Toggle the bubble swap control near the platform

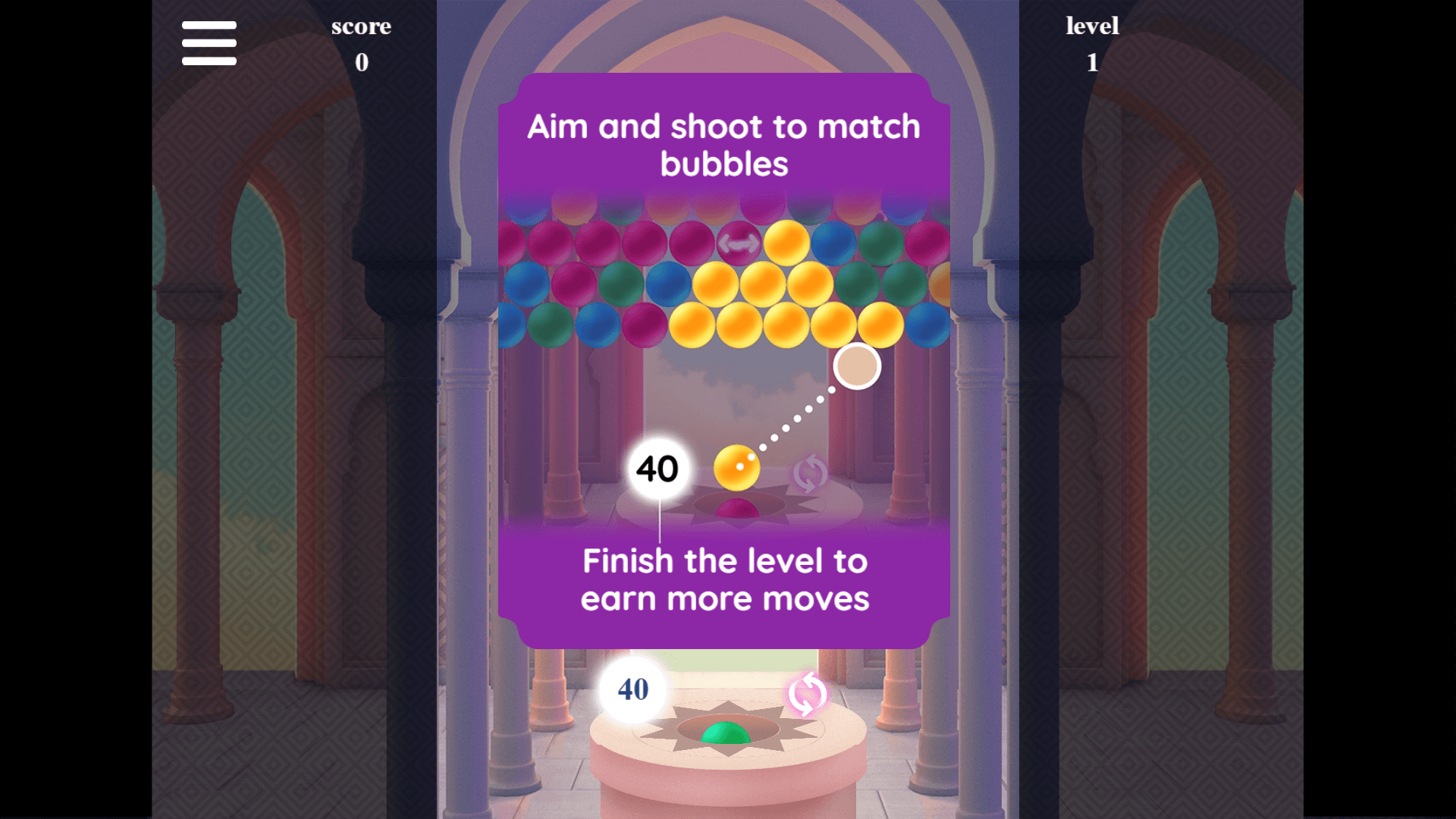pos(807,692)
